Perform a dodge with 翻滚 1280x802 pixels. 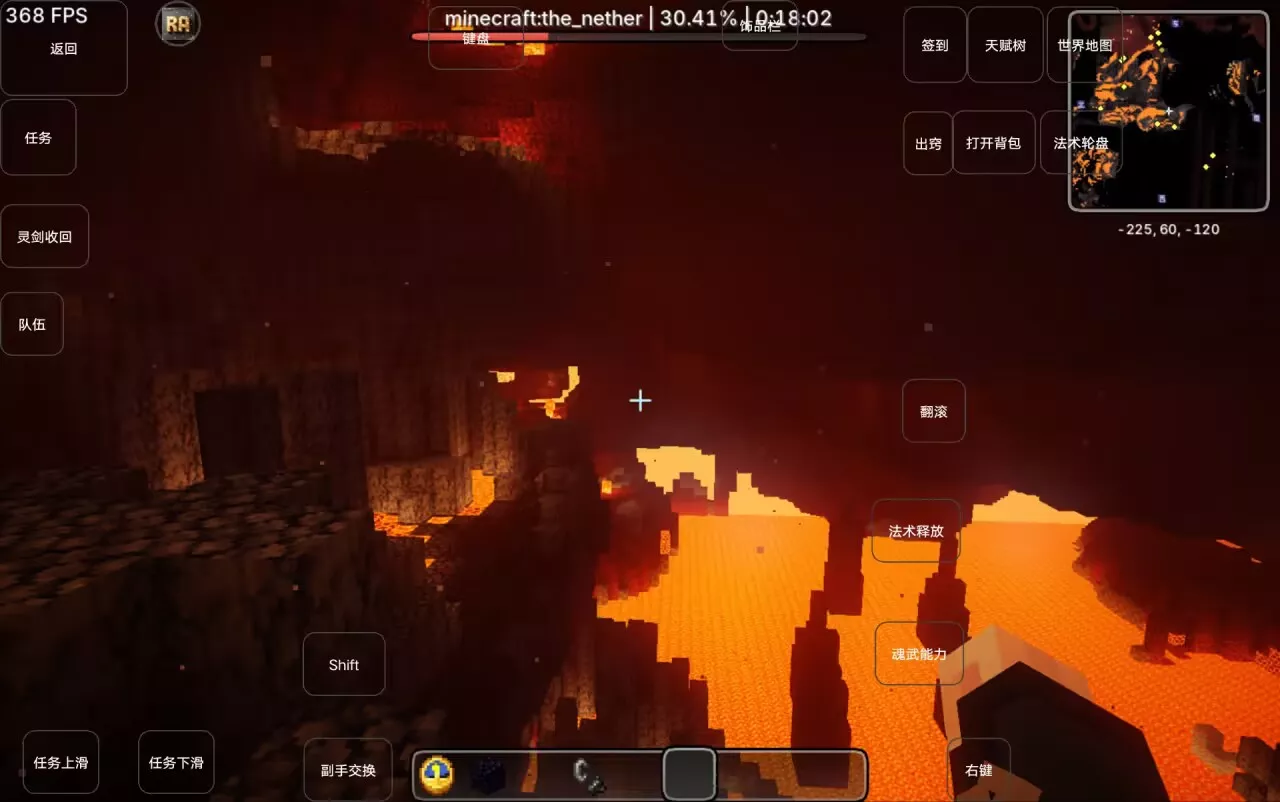tap(933, 411)
